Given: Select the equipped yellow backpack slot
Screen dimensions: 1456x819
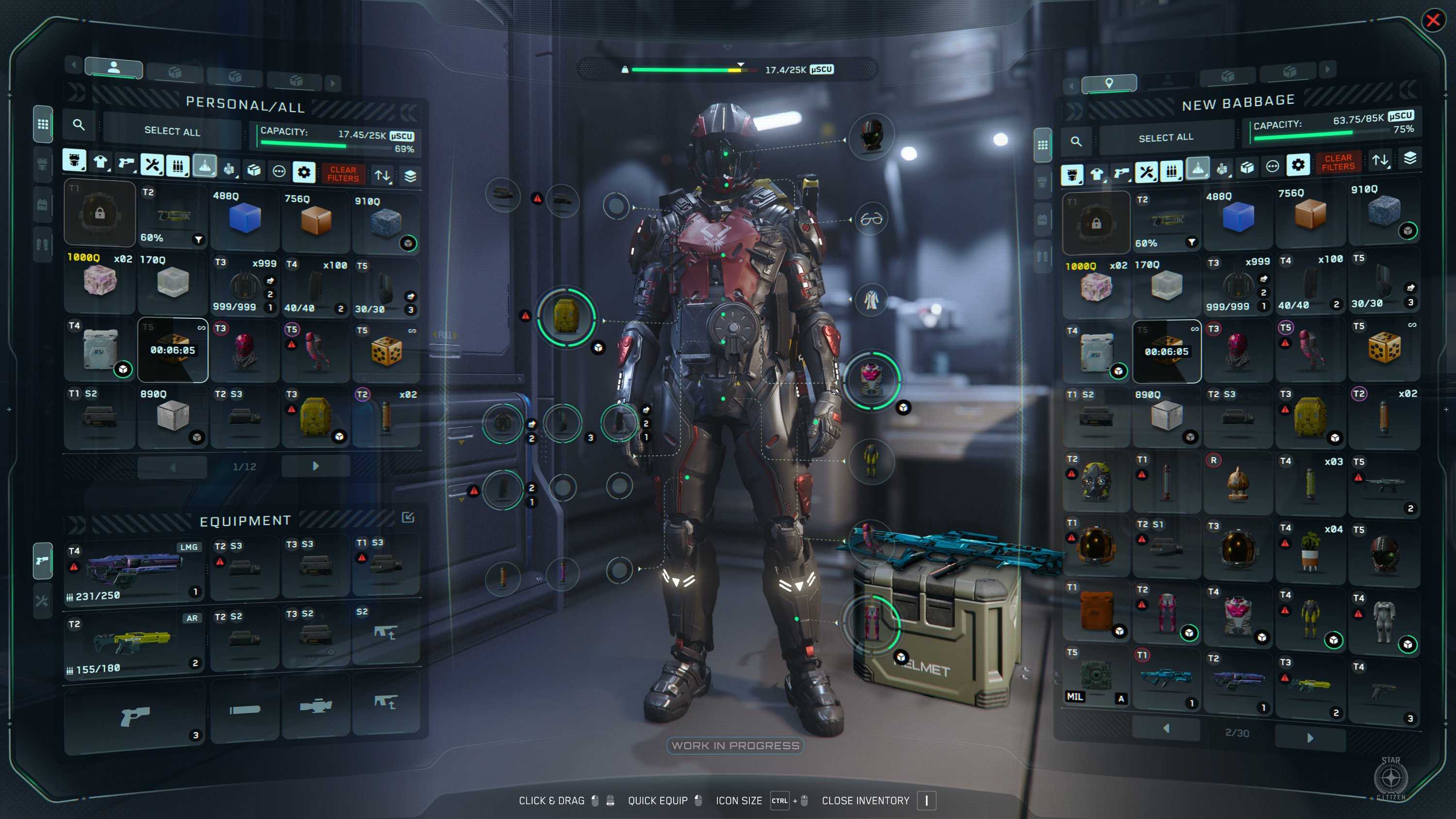Looking at the screenshot, I should coord(566,316).
